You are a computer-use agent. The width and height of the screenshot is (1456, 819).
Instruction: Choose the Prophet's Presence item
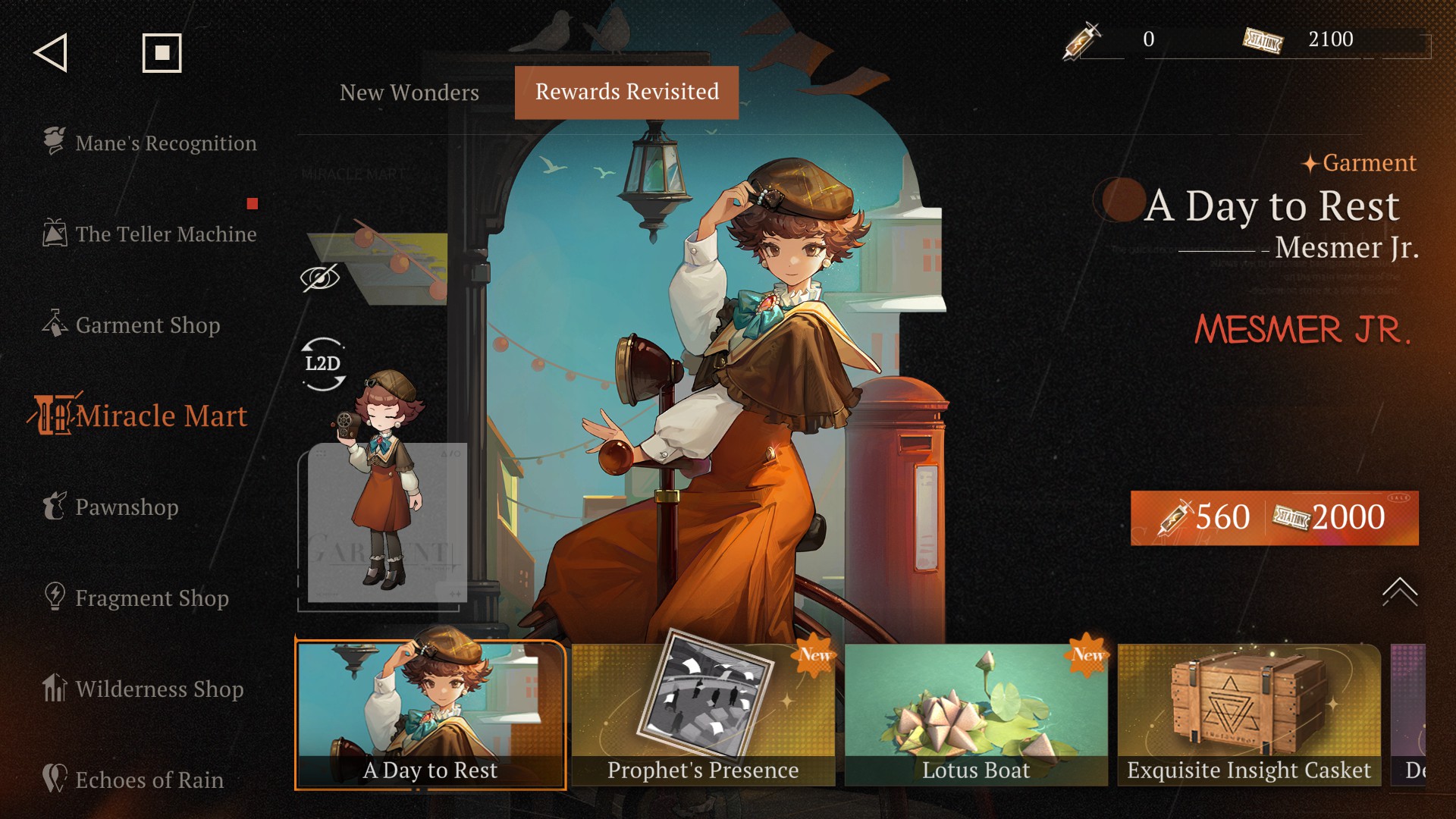coord(703,714)
